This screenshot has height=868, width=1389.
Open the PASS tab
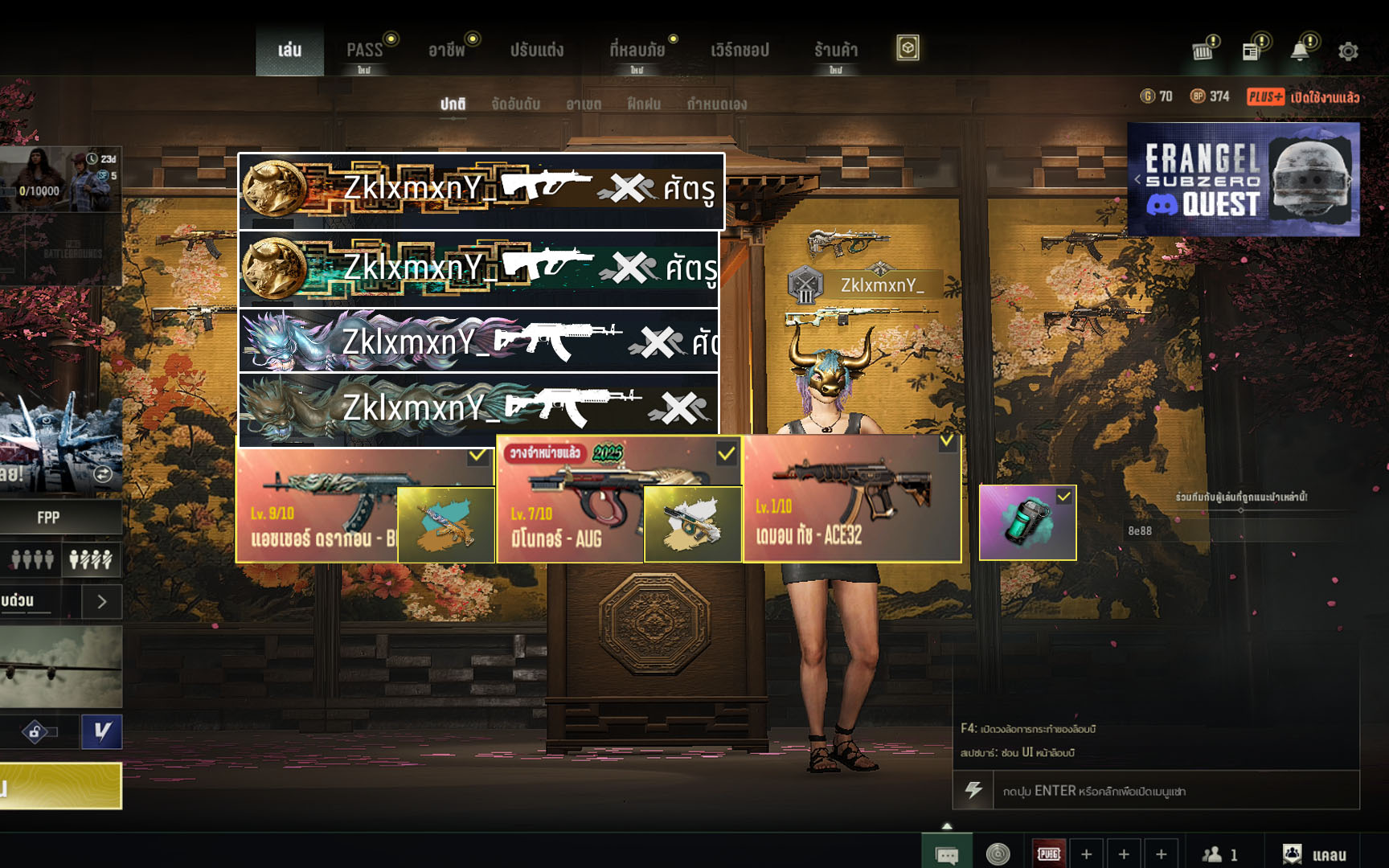364,50
